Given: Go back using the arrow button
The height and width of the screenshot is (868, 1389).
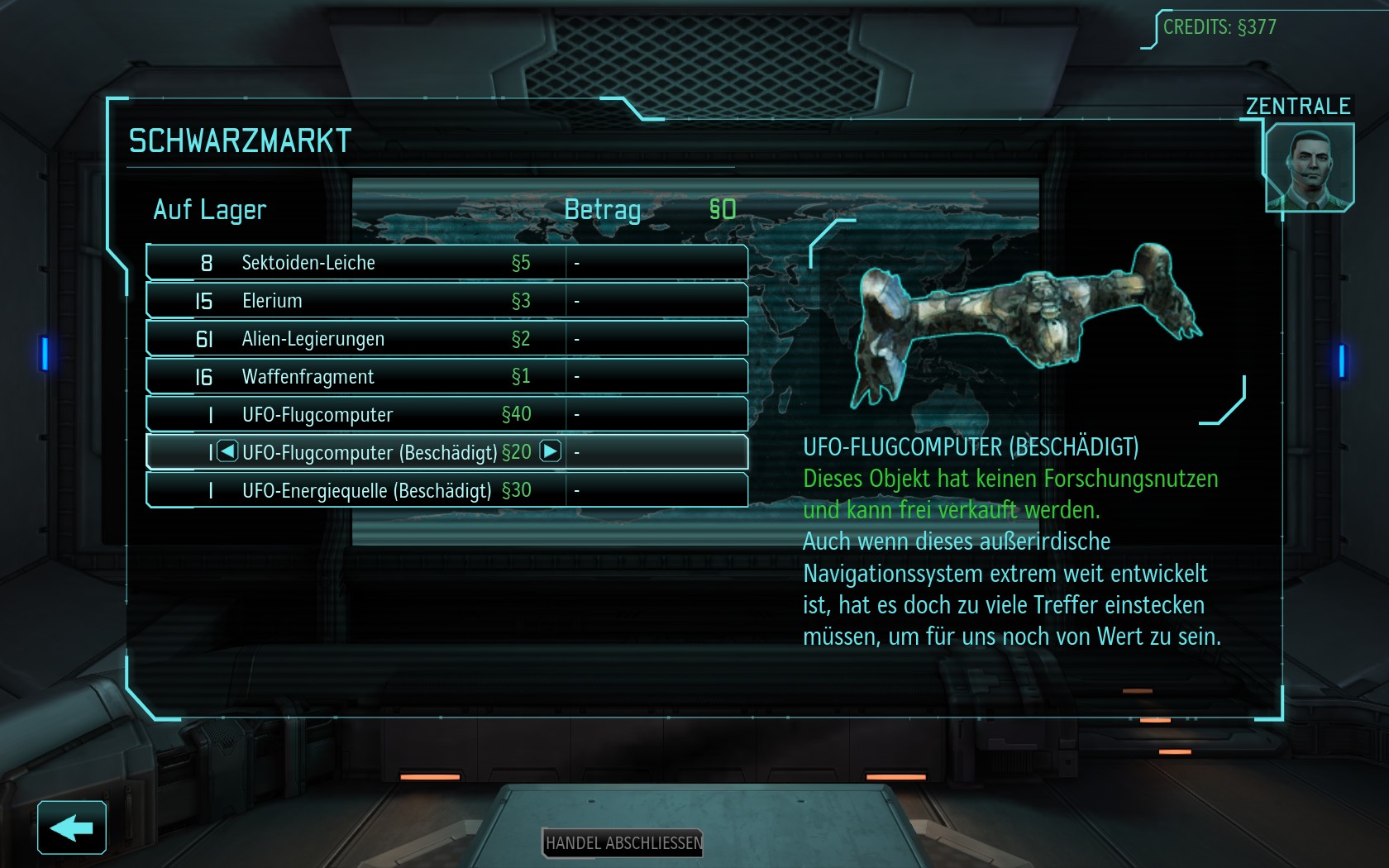Looking at the screenshot, I should coord(72,827).
